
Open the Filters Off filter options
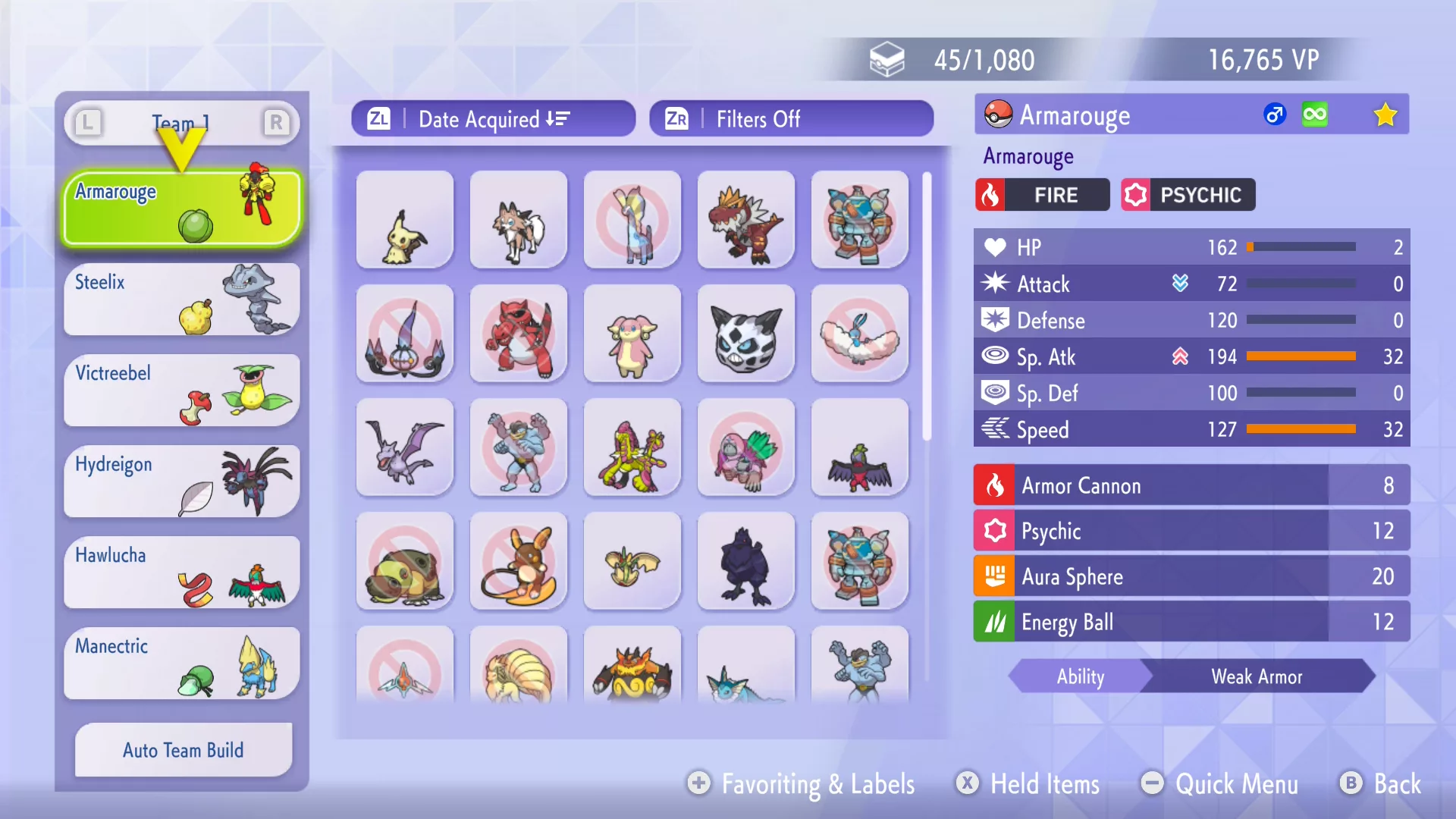(x=791, y=119)
